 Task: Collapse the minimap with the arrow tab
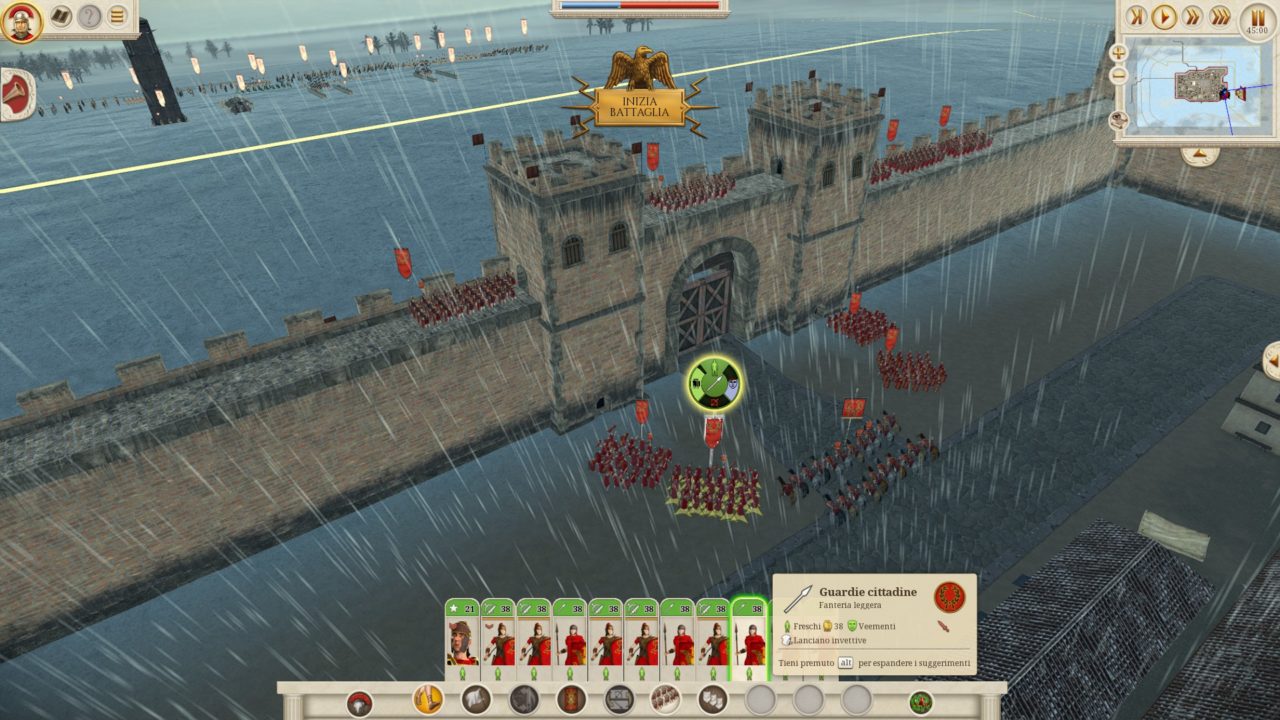pos(1199,155)
